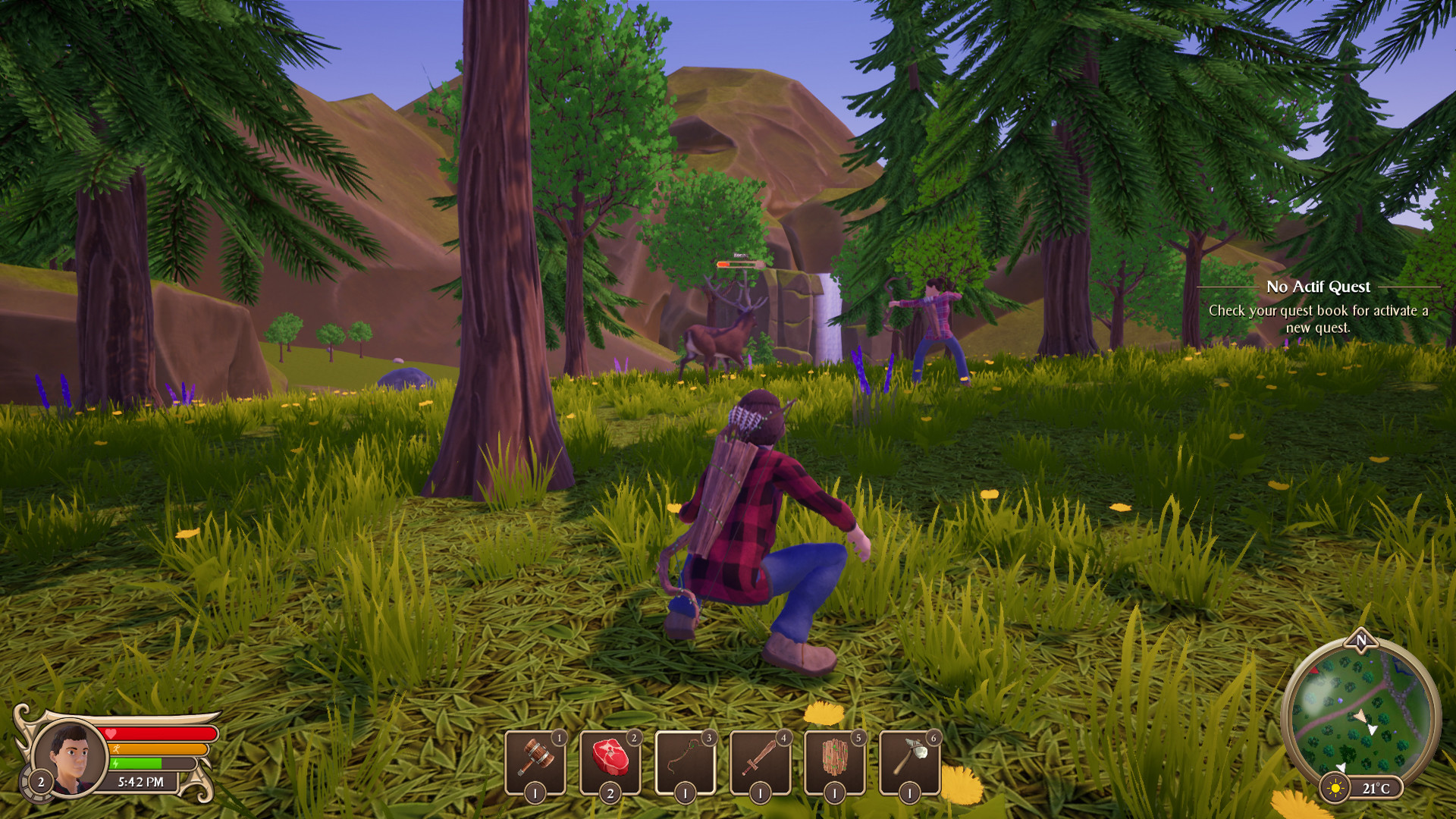Click the N compass marker atop the minimap
1456x819 pixels.
click(1362, 641)
